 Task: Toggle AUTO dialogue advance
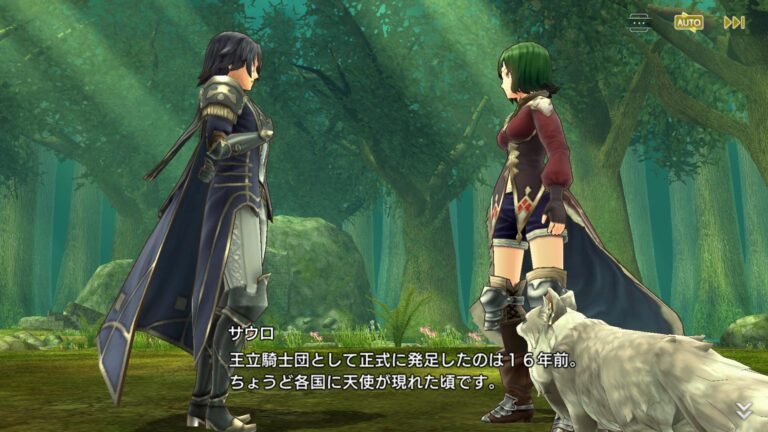click(x=688, y=21)
